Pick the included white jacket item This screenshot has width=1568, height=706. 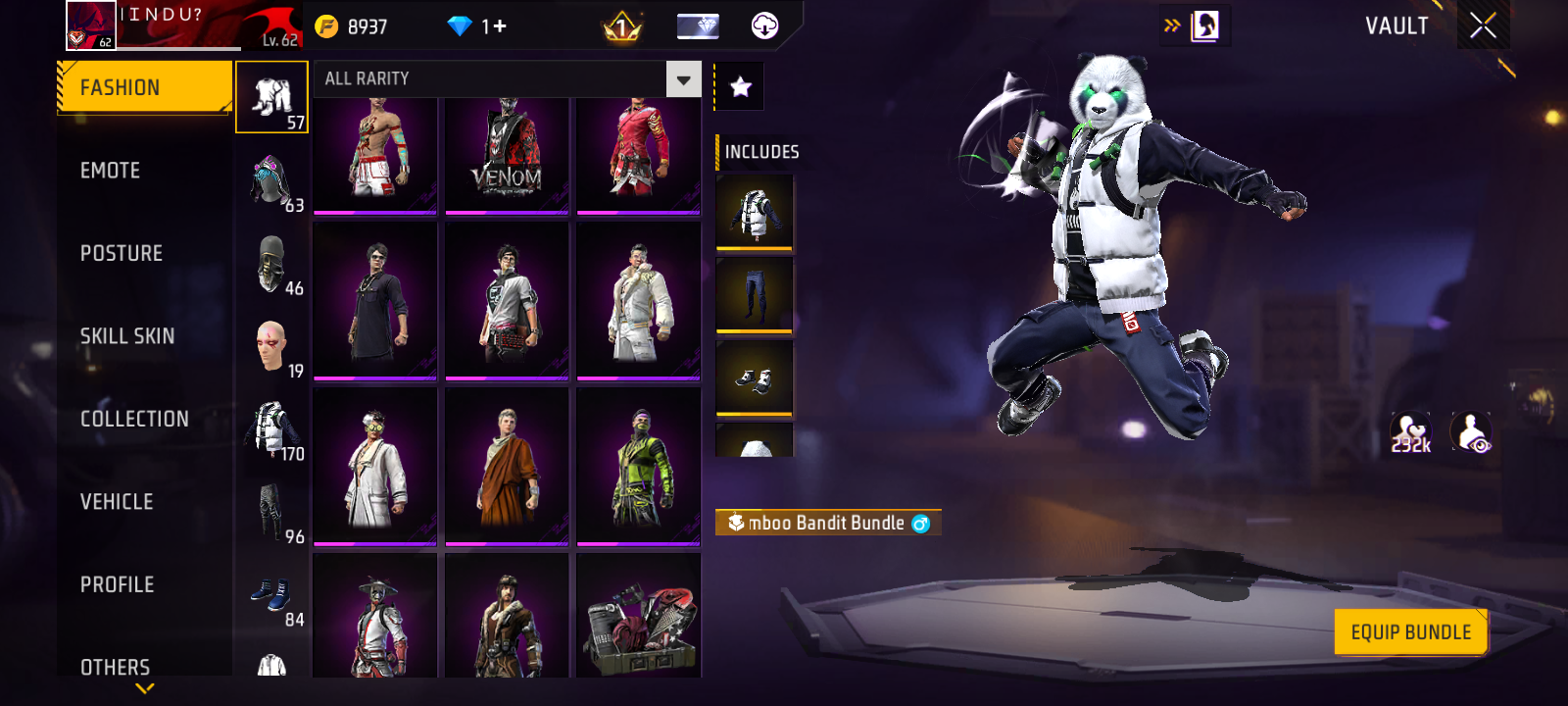click(x=754, y=212)
